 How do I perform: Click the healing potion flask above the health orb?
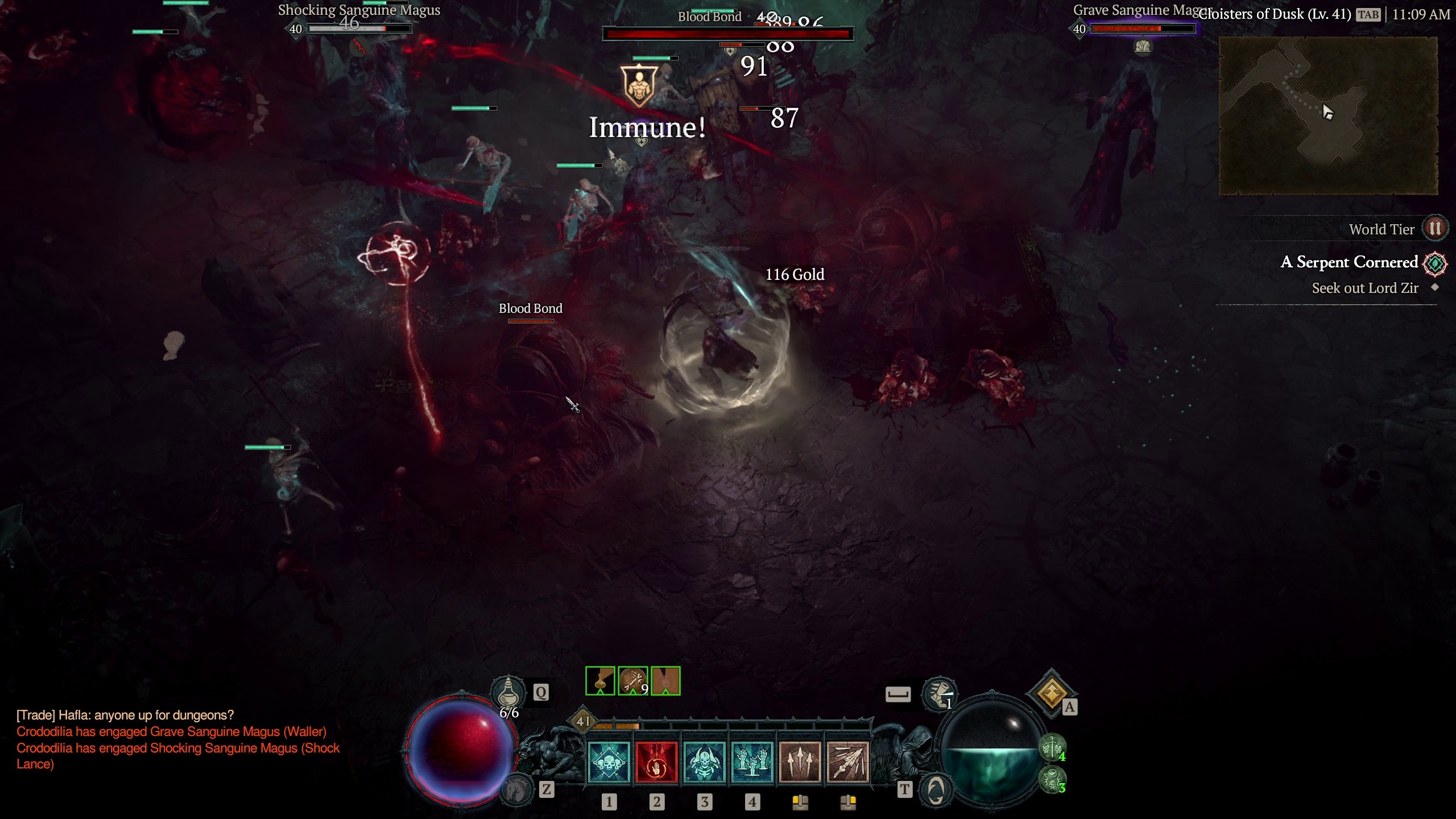[509, 694]
